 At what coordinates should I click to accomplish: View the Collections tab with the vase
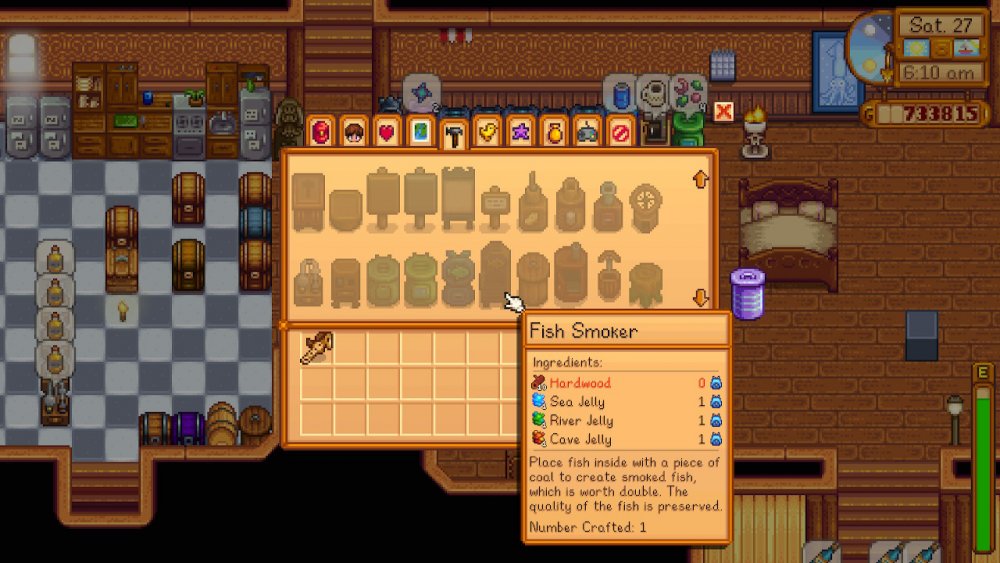(x=554, y=132)
